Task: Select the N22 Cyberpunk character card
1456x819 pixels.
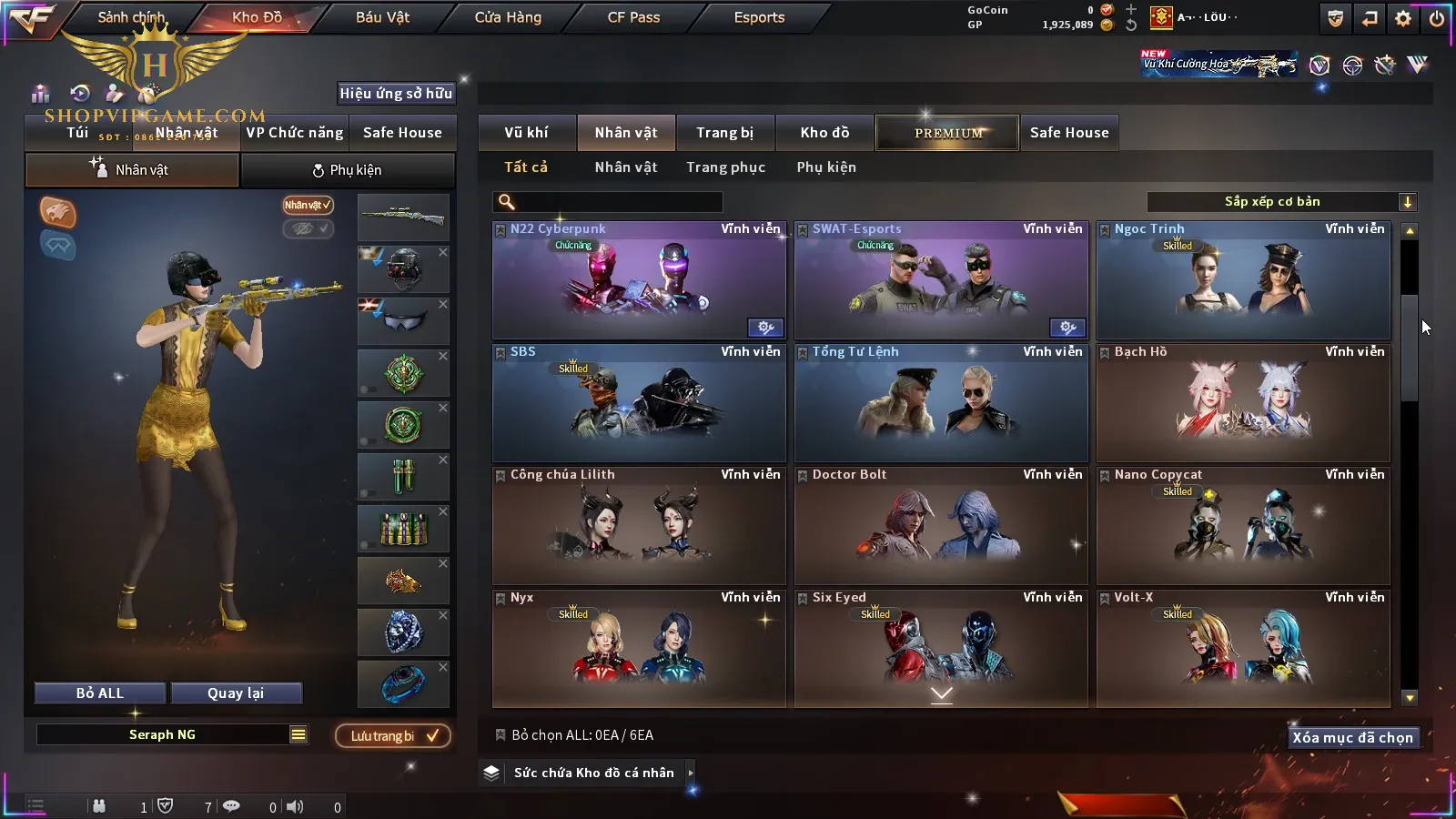Action: [x=639, y=281]
